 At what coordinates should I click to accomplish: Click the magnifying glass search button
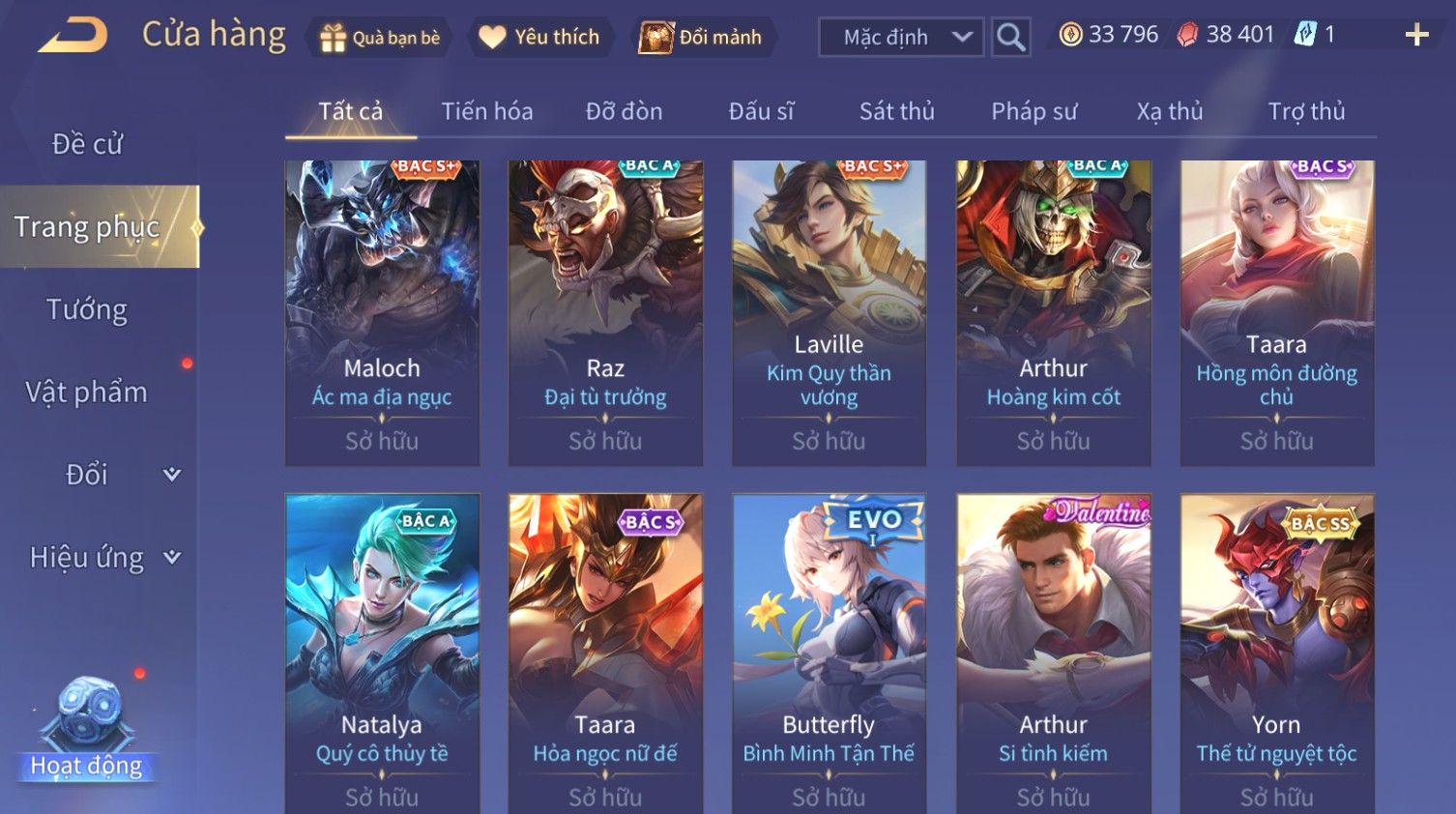1010,38
